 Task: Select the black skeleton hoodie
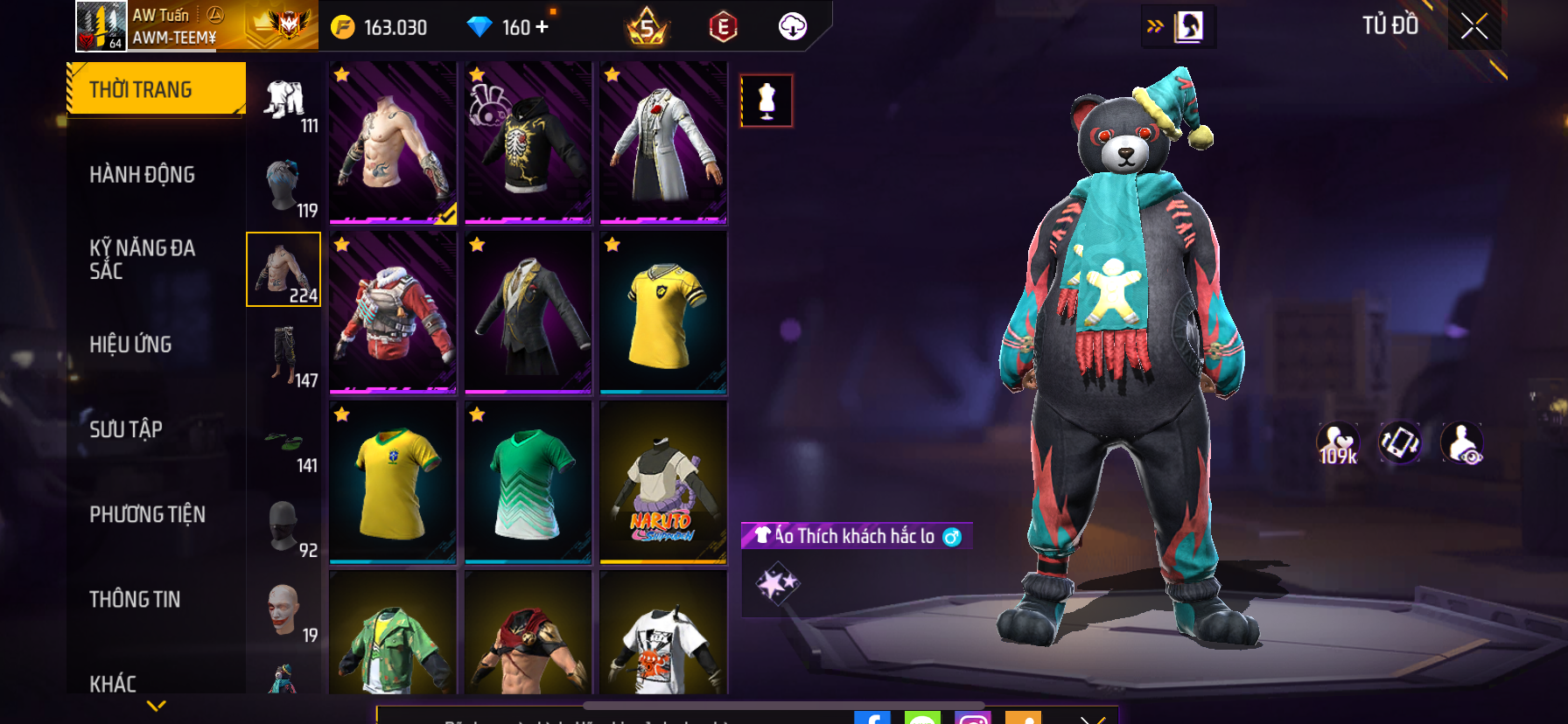528,143
